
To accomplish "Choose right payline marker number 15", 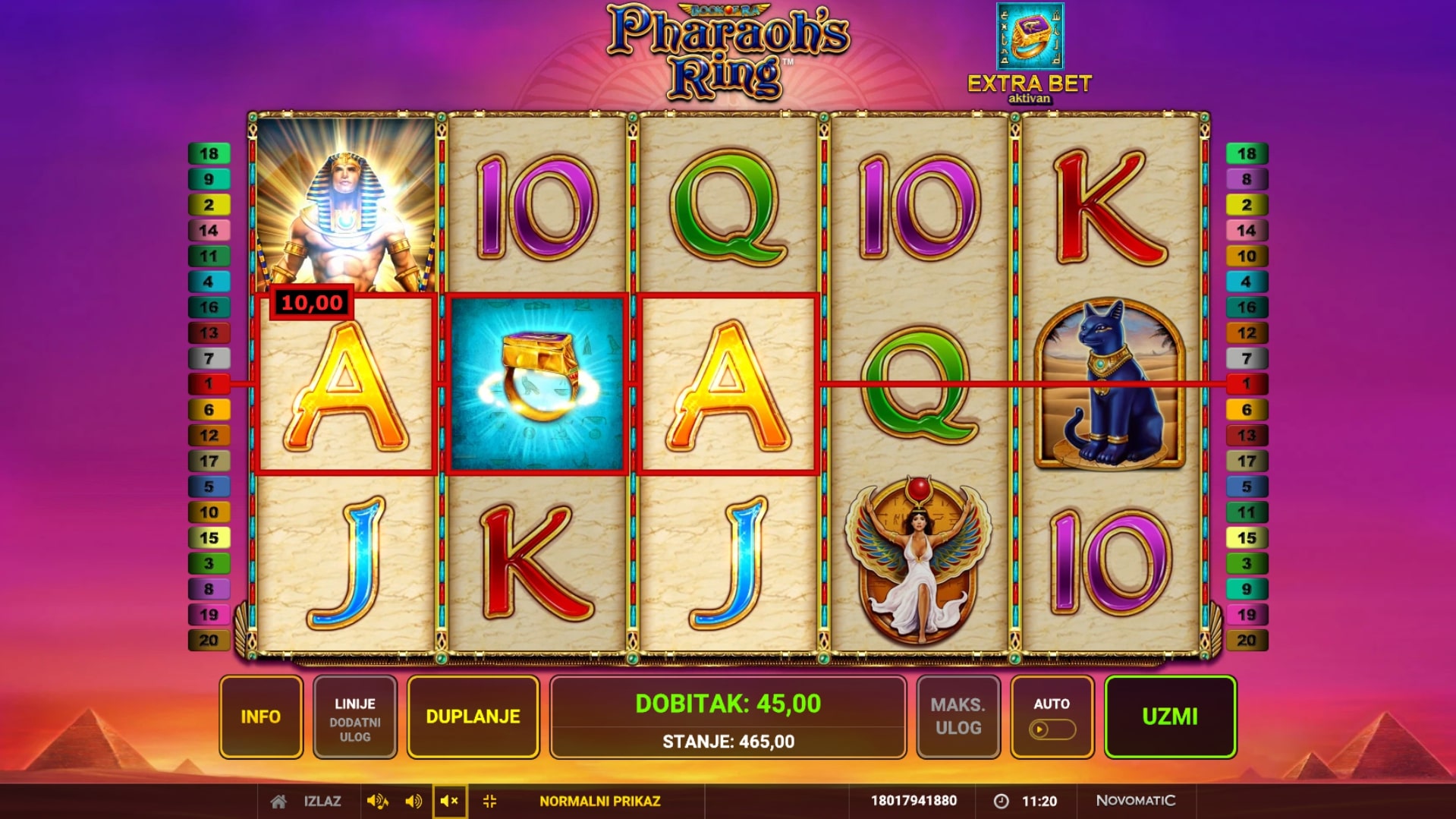I will pyautogui.click(x=1246, y=538).
